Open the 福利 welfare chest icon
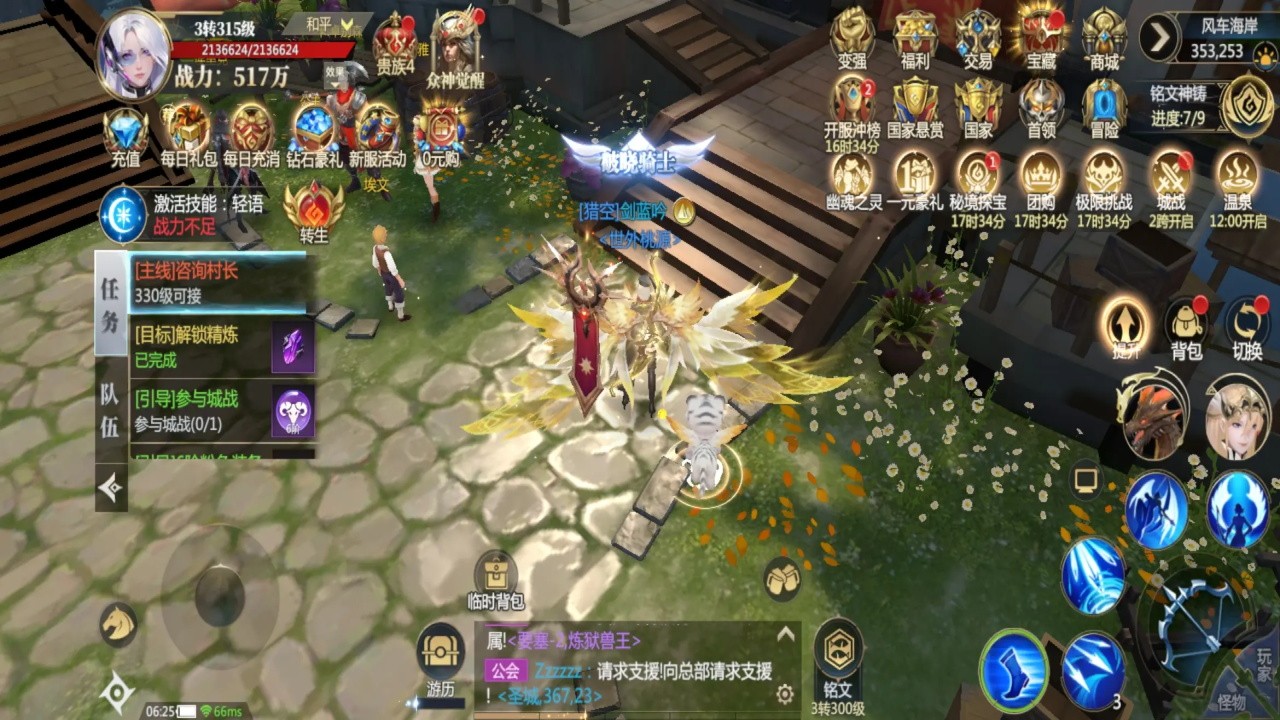 915,38
